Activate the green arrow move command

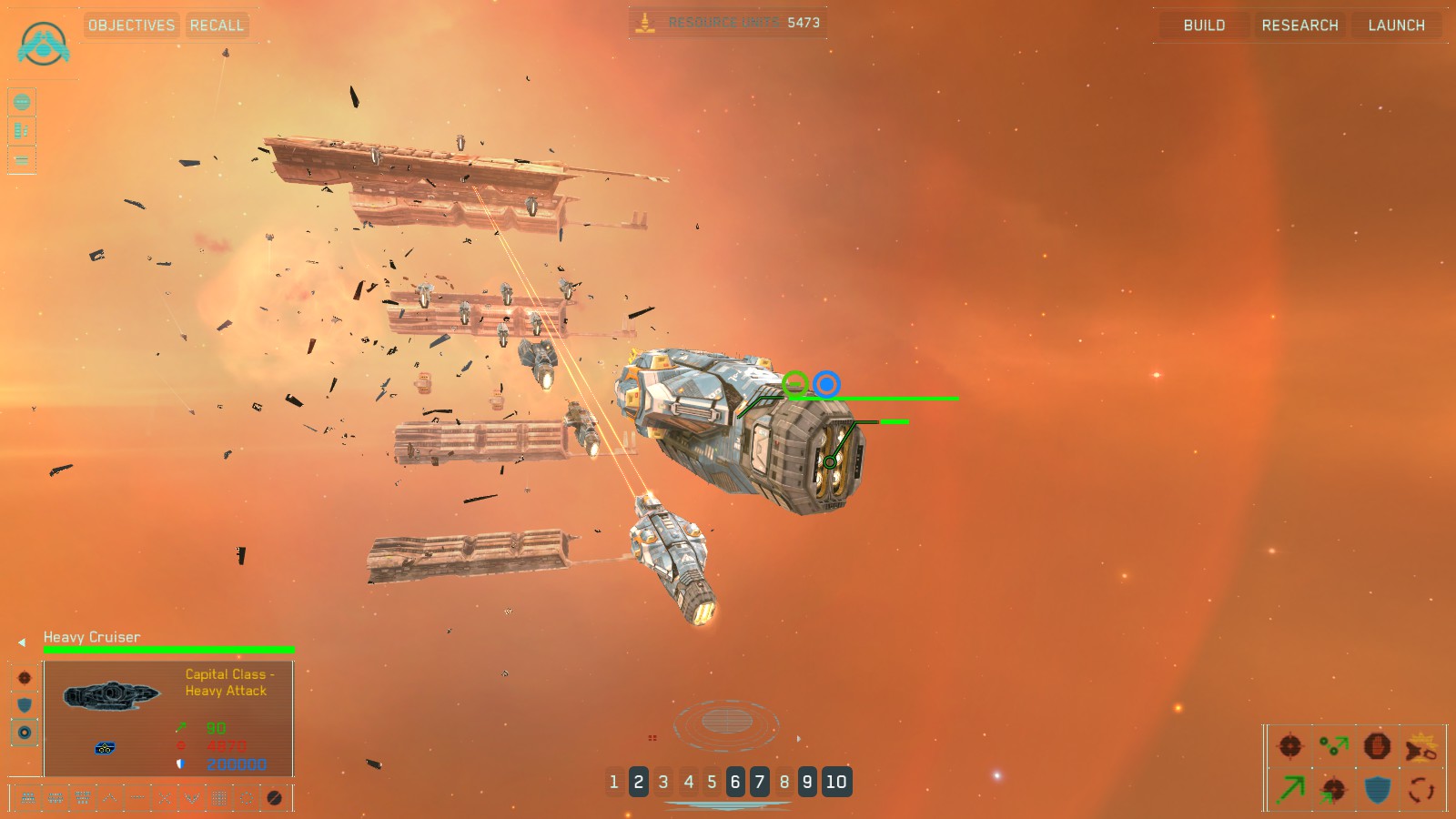1290,789
